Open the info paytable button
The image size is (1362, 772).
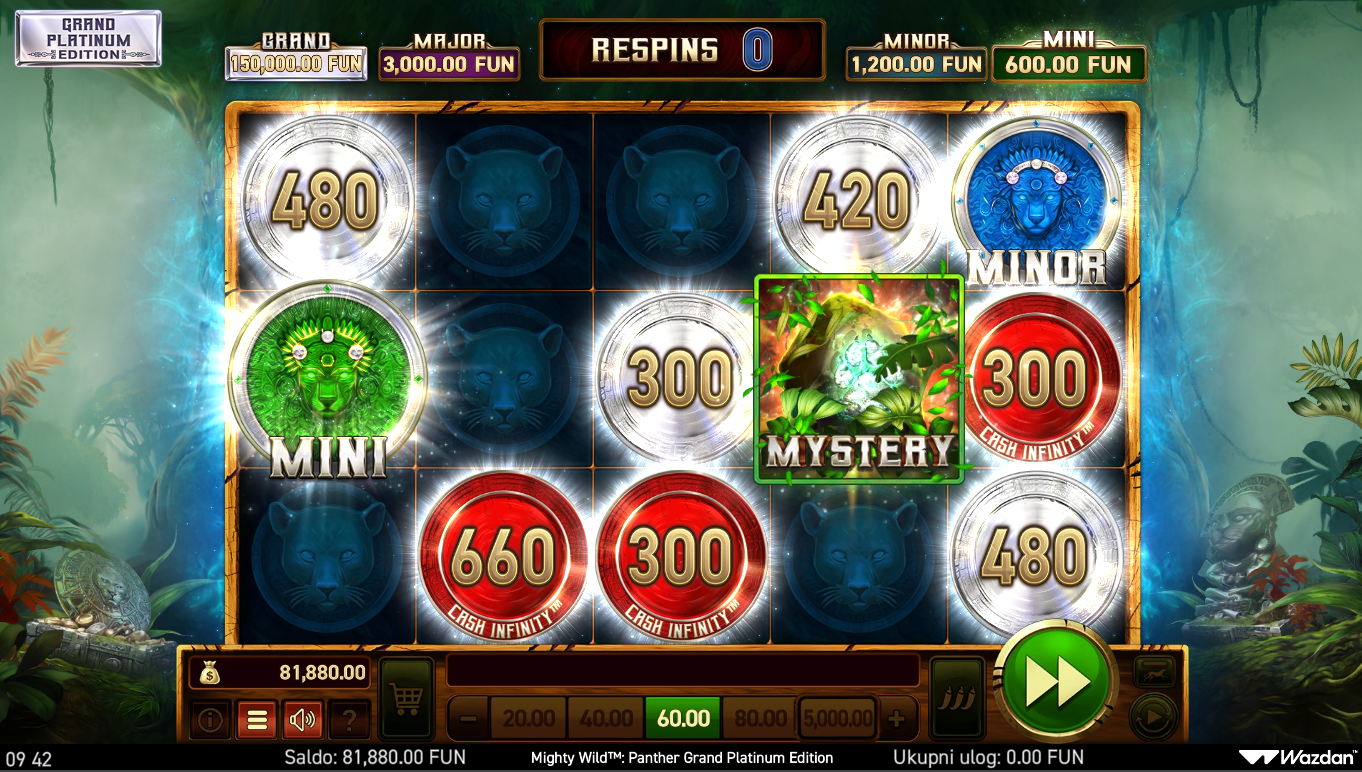coord(209,719)
